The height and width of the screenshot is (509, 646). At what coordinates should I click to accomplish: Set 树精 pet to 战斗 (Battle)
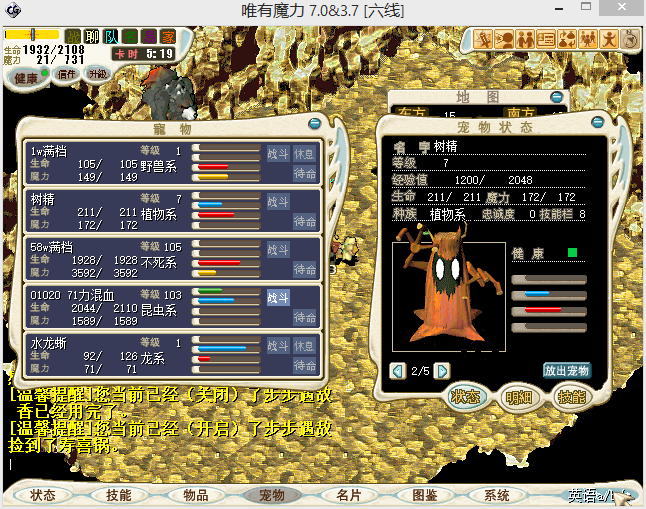click(x=277, y=202)
